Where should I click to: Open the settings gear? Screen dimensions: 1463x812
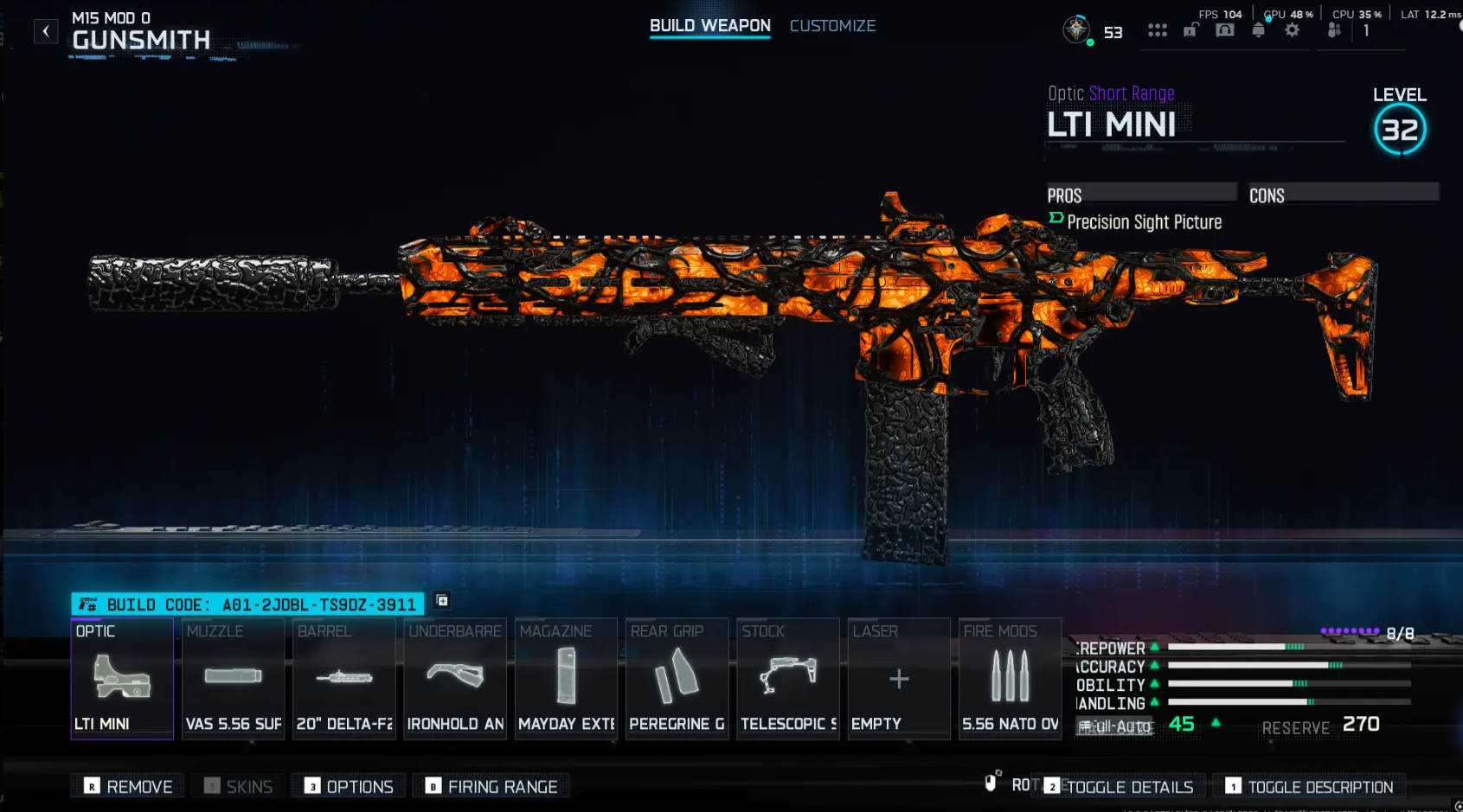point(1293,29)
